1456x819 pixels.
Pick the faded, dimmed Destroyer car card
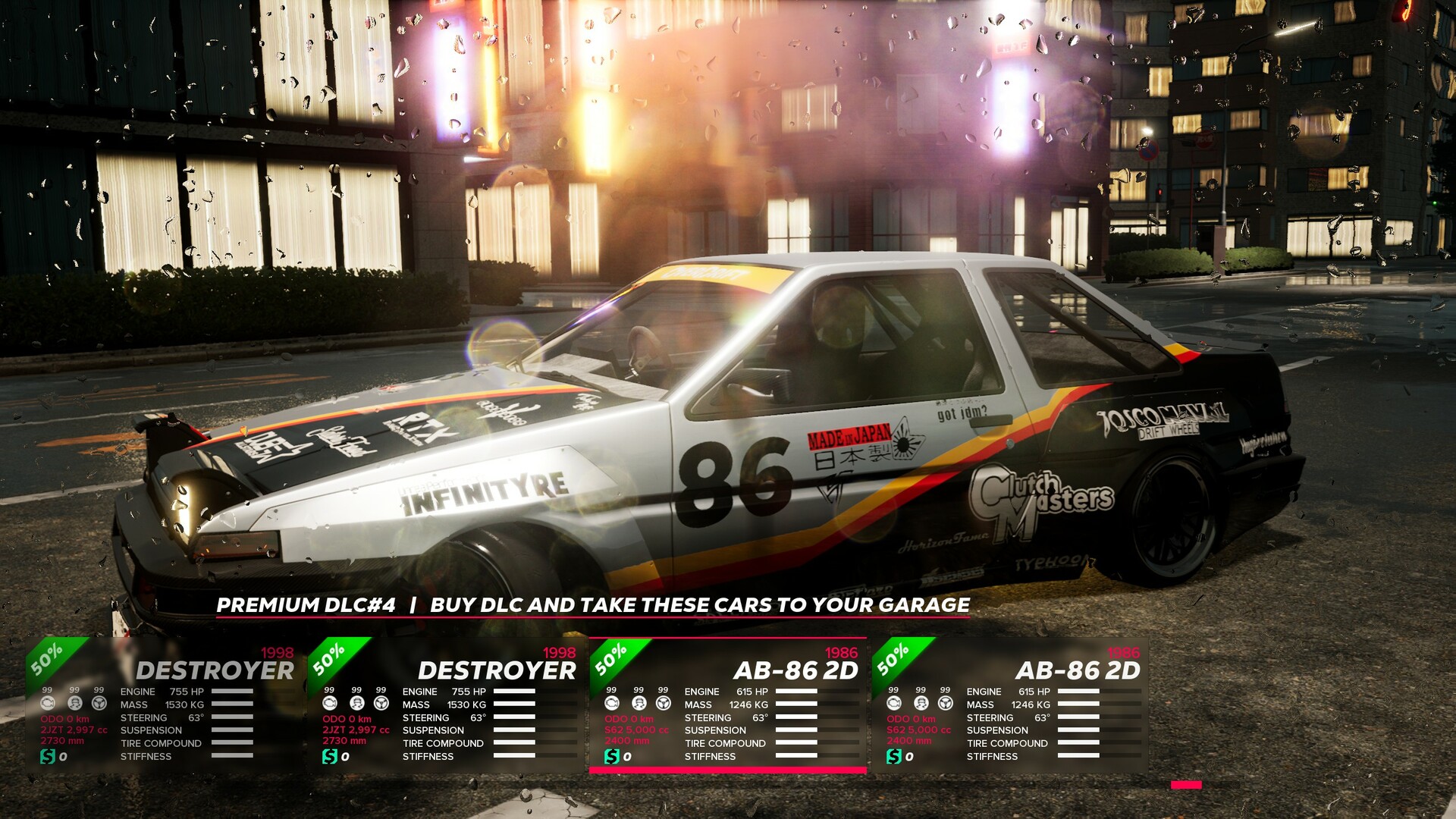(163, 705)
